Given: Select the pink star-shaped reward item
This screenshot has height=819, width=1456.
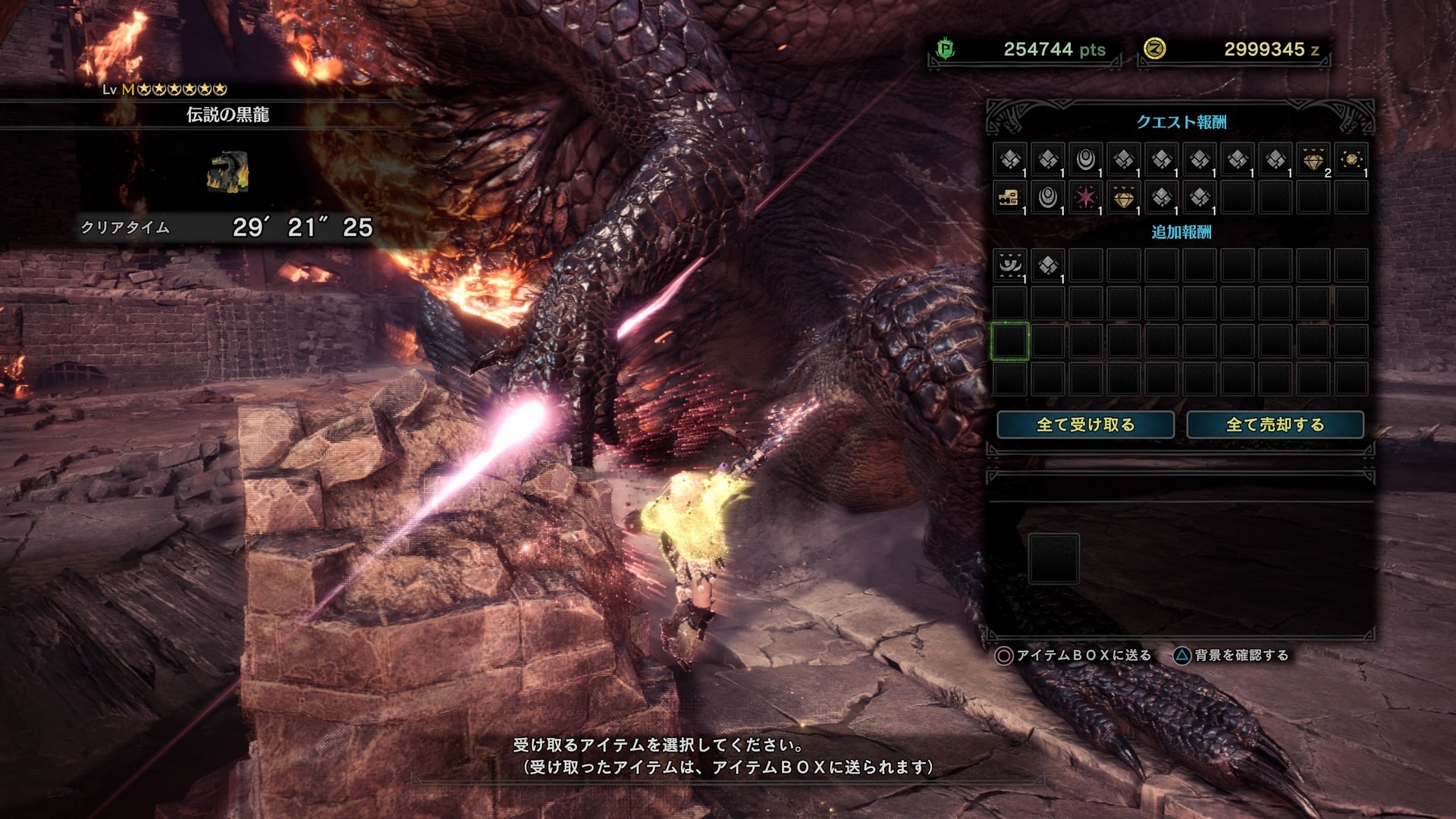Looking at the screenshot, I should click(1085, 198).
